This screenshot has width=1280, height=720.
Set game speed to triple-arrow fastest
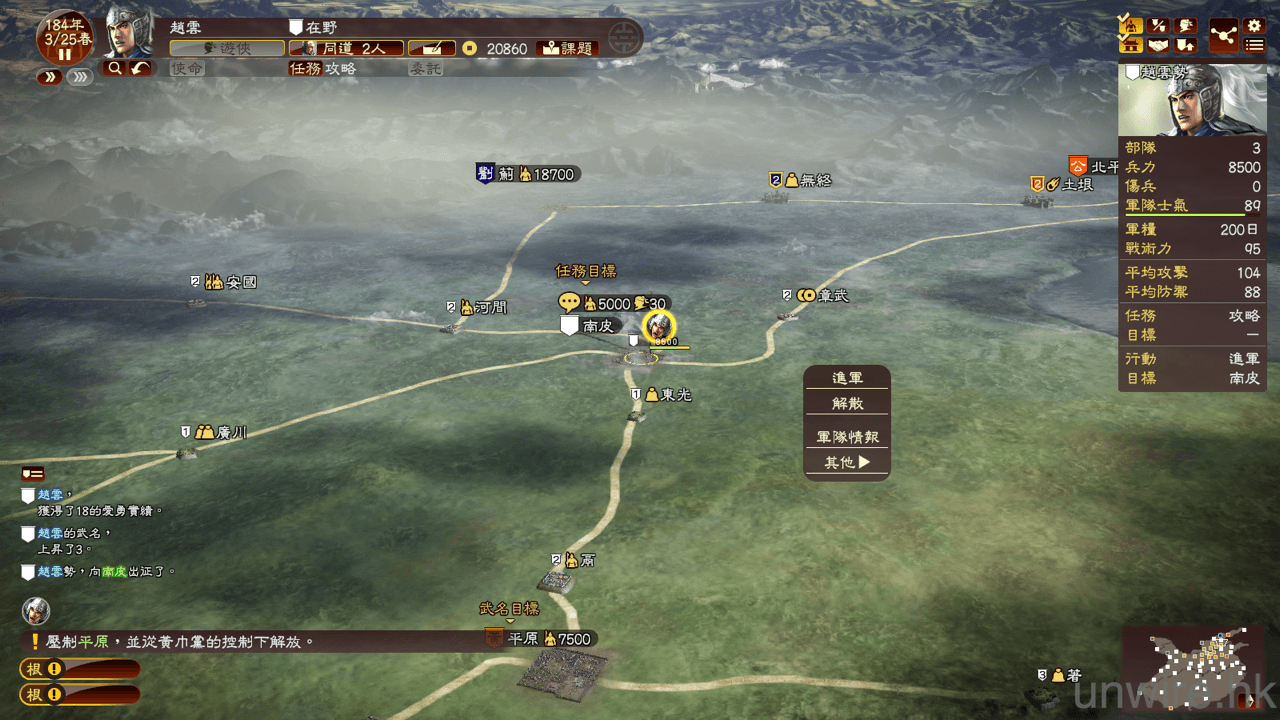(x=80, y=77)
